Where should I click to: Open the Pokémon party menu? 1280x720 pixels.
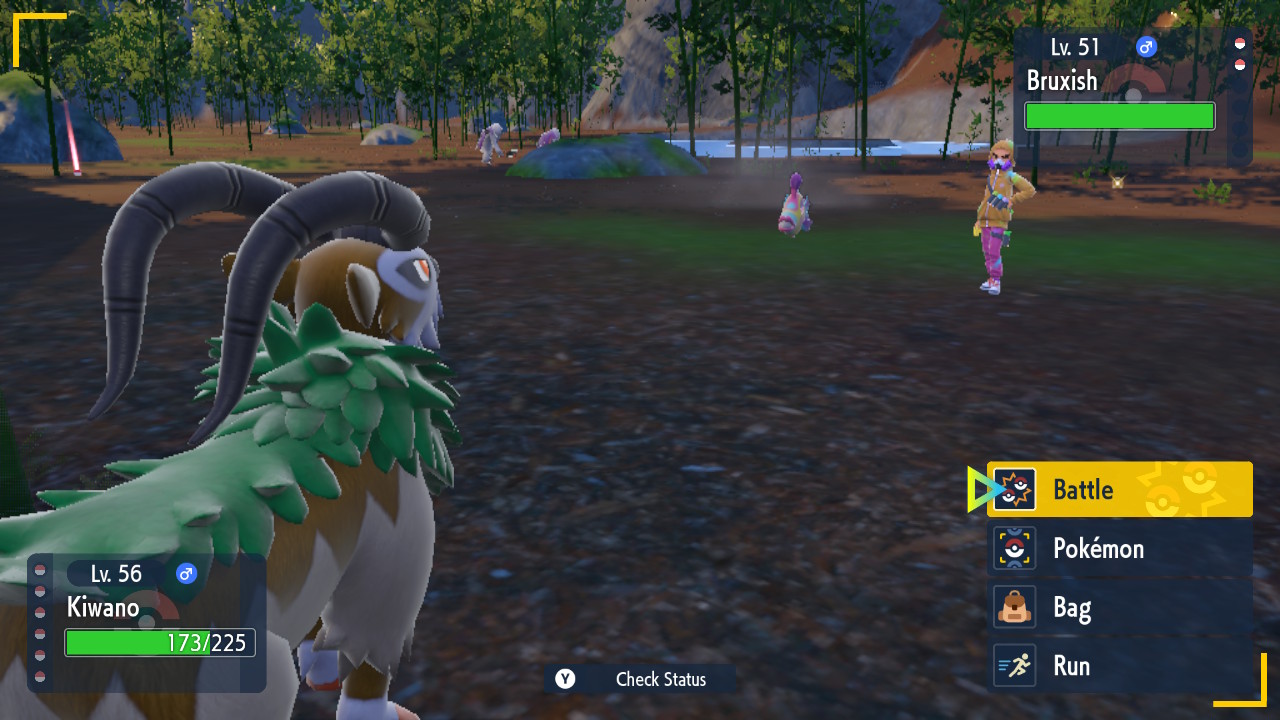1119,548
